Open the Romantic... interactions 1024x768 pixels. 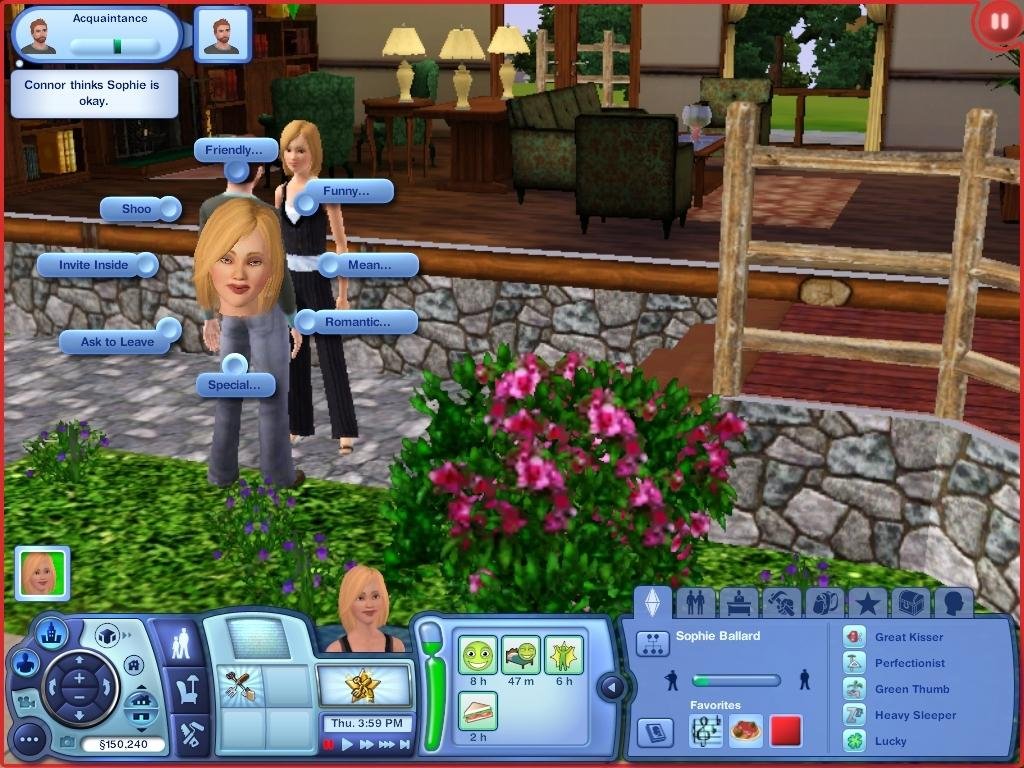[x=356, y=322]
